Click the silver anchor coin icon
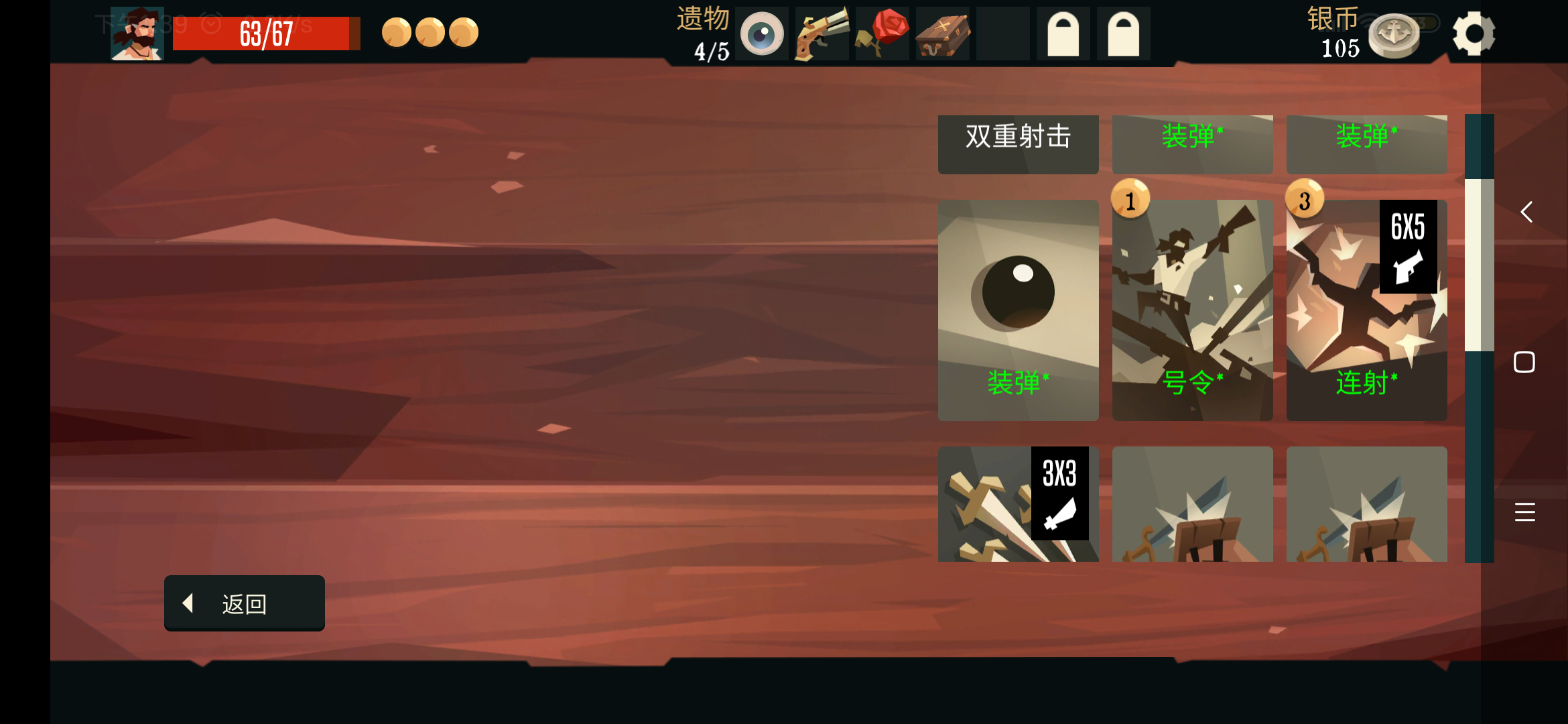The height and width of the screenshot is (724, 1568). [x=1394, y=35]
